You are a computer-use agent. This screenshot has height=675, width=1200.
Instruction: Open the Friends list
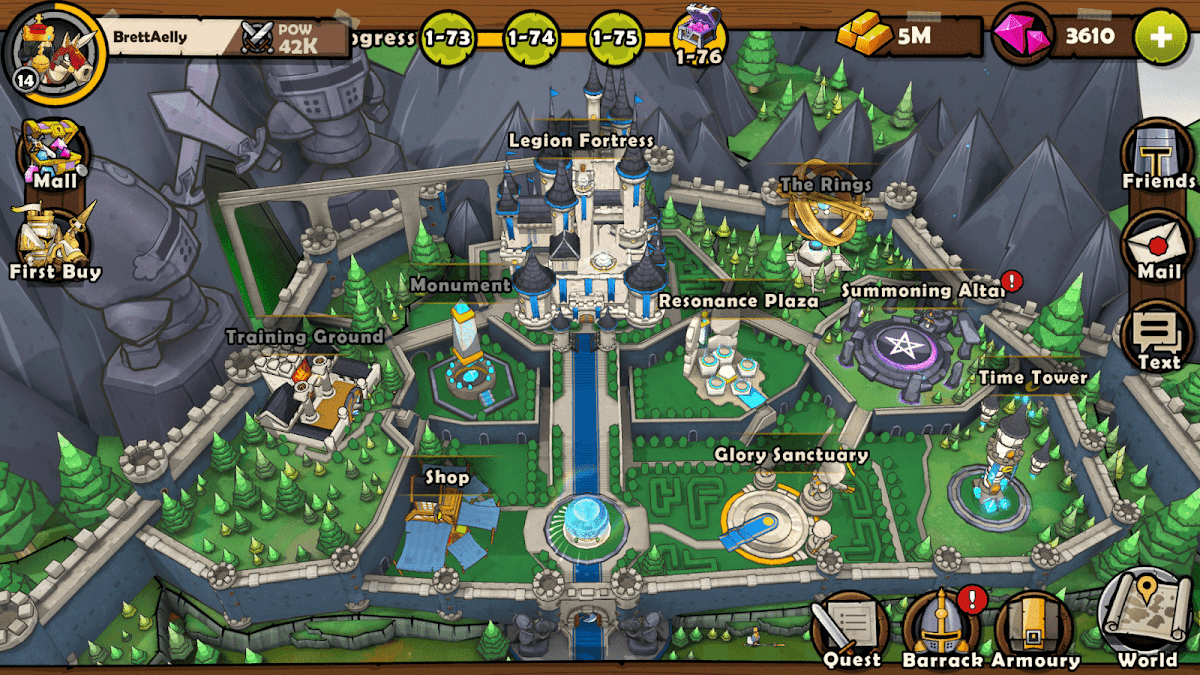click(1158, 157)
